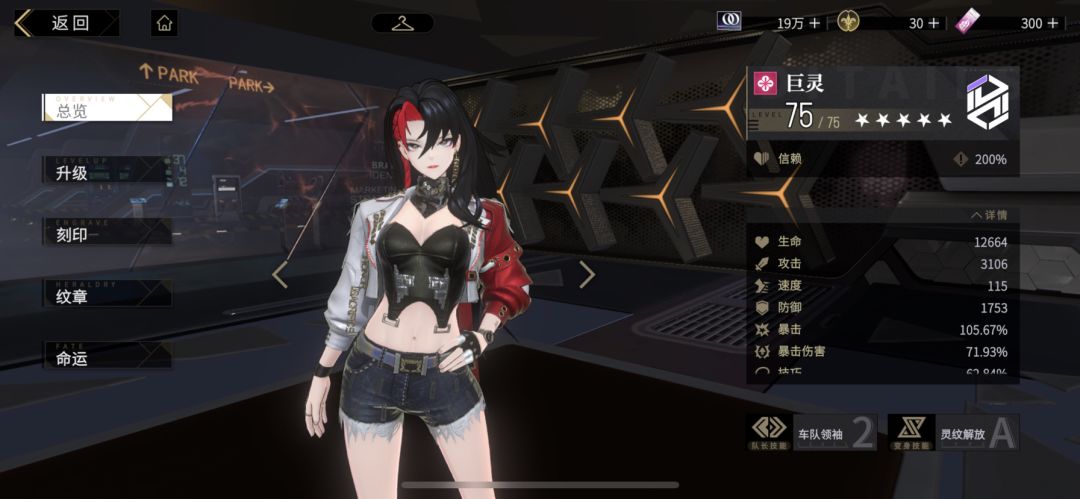View the previous character with left arrow
The image size is (1080, 499).
(x=280, y=274)
